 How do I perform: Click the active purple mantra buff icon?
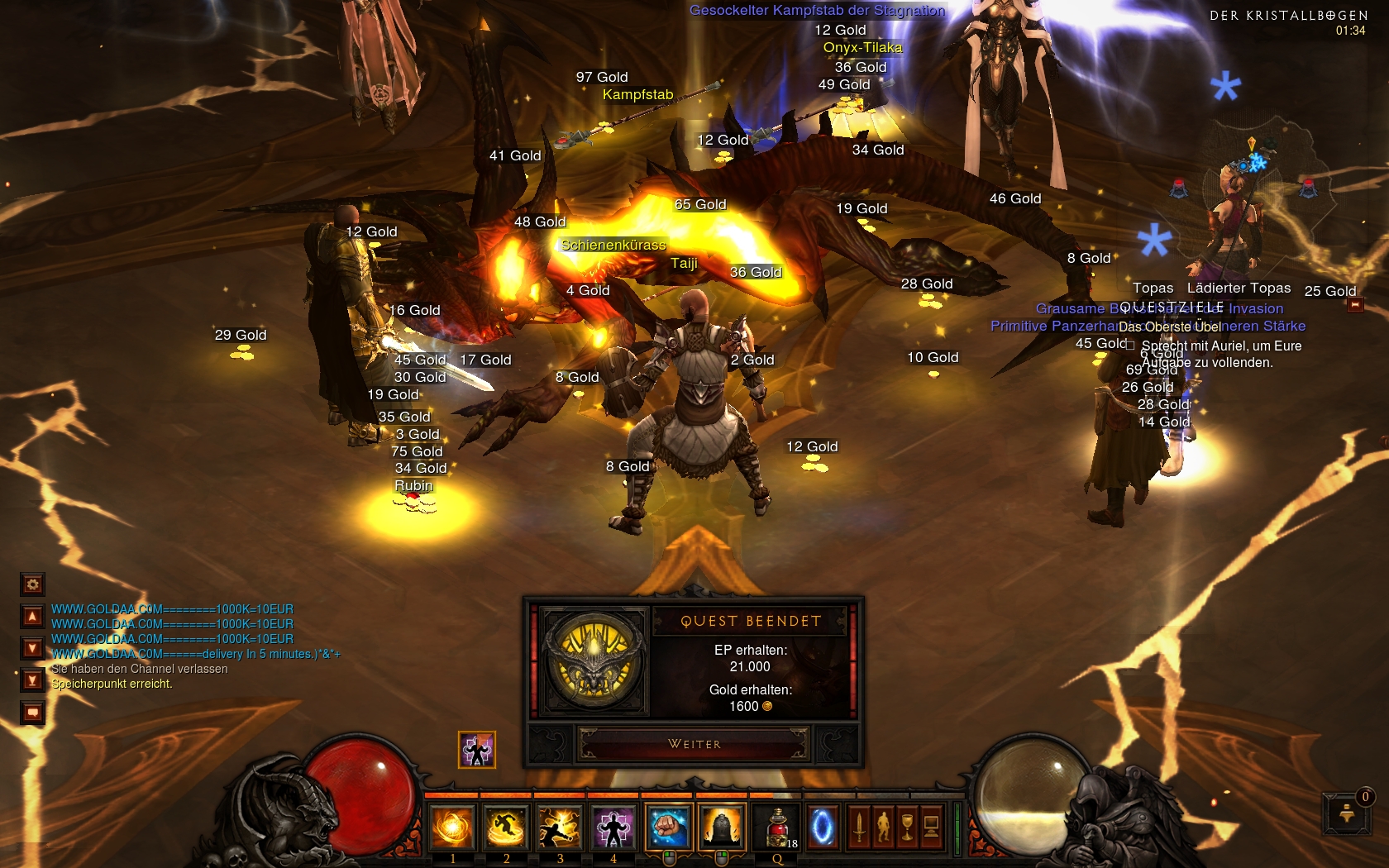477,750
